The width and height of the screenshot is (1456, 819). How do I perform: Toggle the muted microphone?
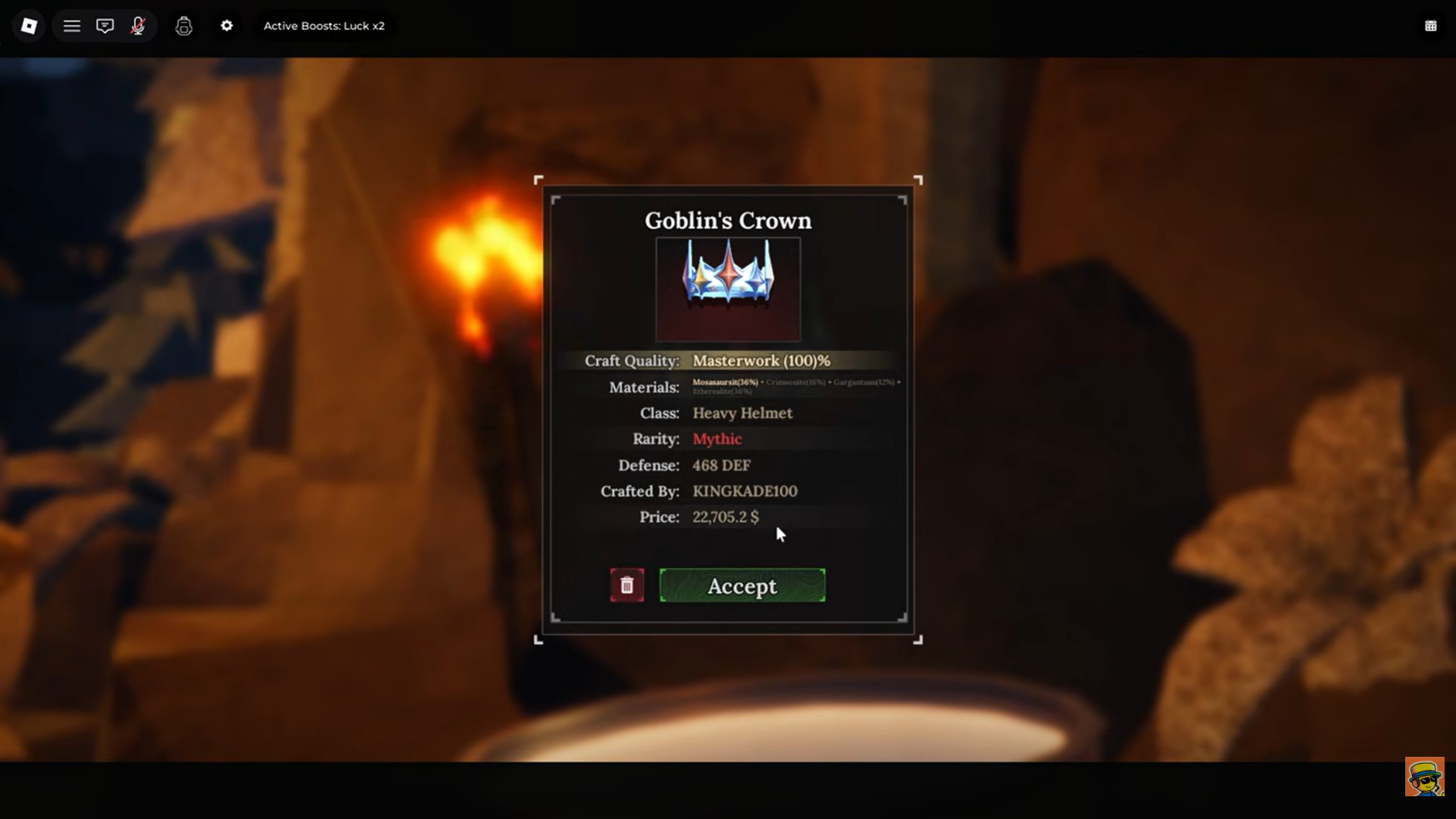click(138, 26)
